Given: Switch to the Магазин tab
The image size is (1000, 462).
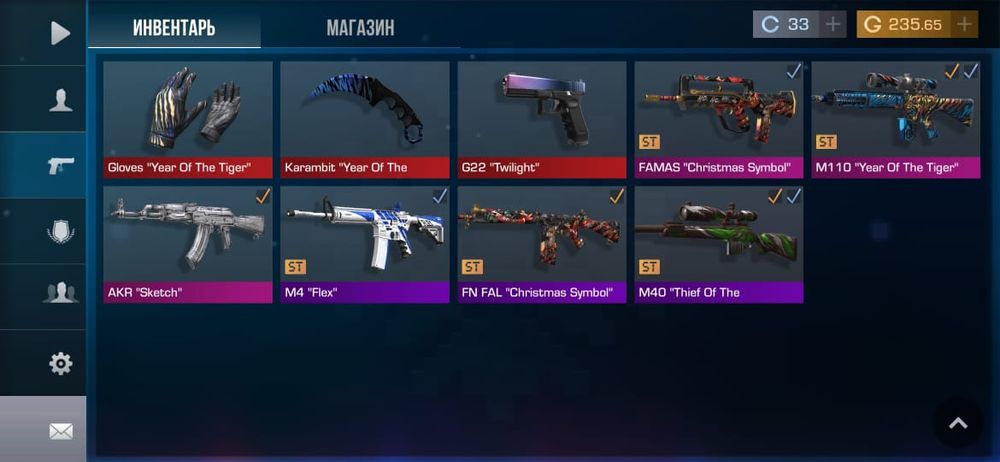Looking at the screenshot, I should click(x=360, y=27).
